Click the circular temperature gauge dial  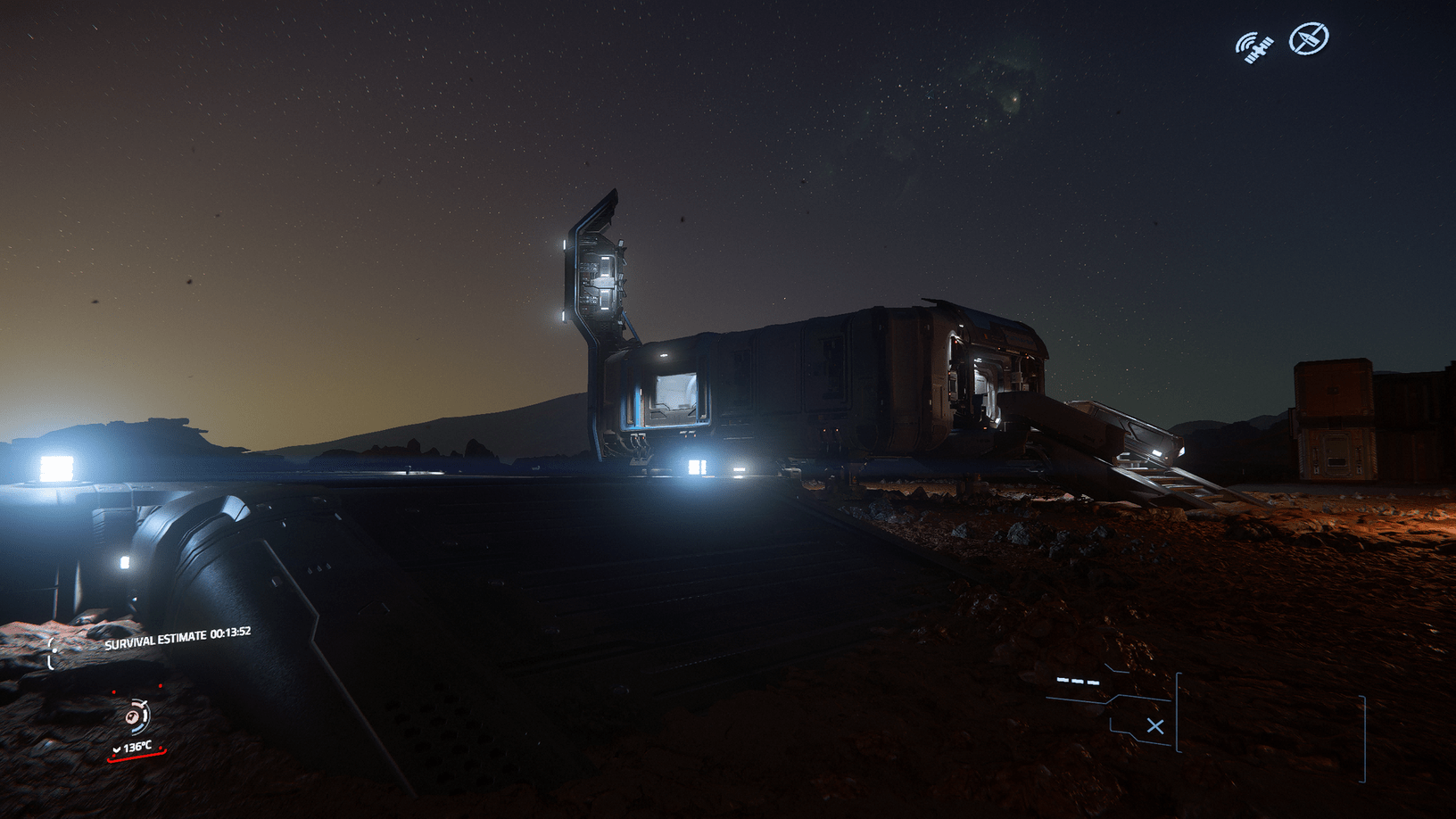pos(136,717)
